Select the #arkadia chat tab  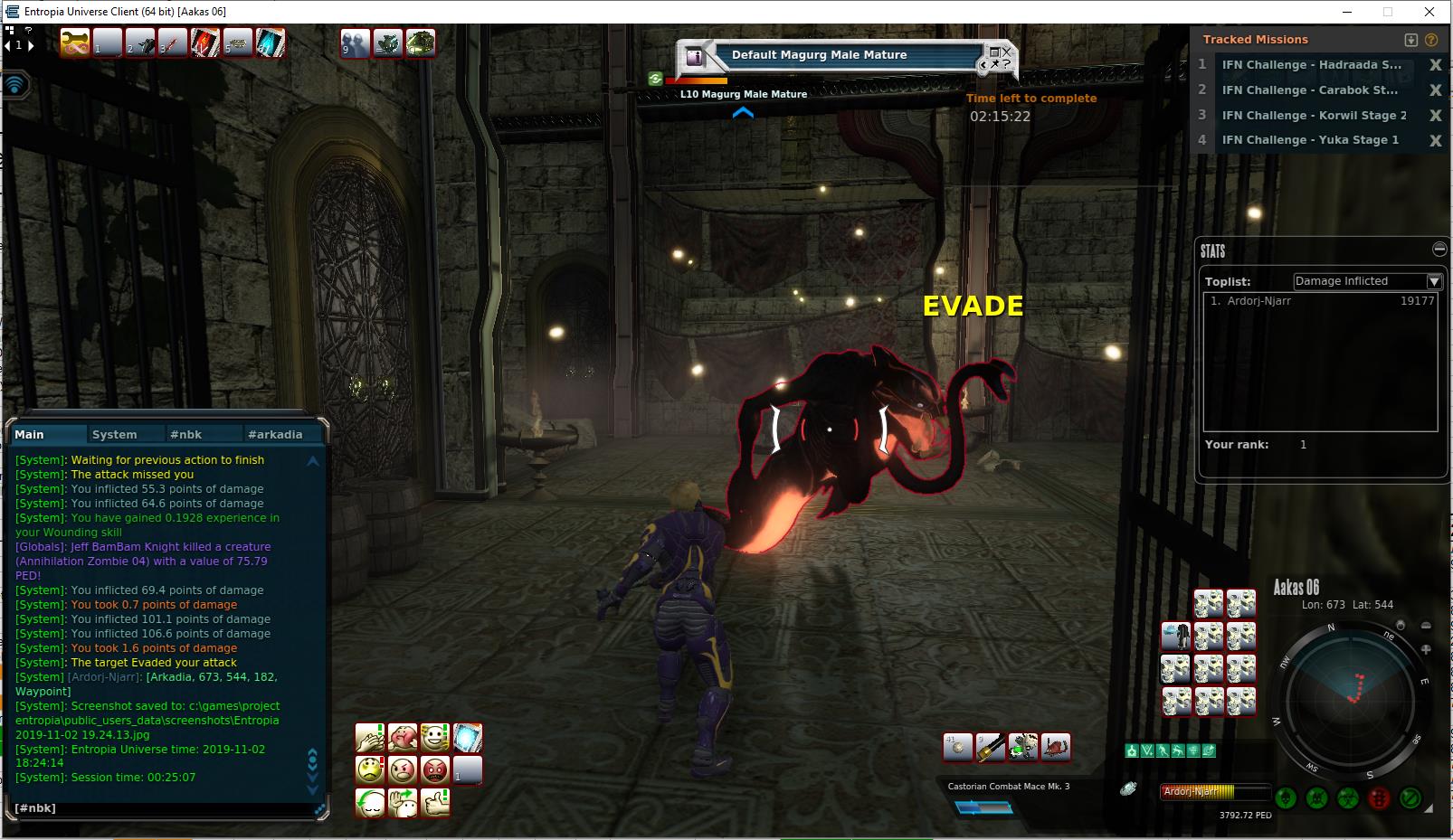(275, 434)
